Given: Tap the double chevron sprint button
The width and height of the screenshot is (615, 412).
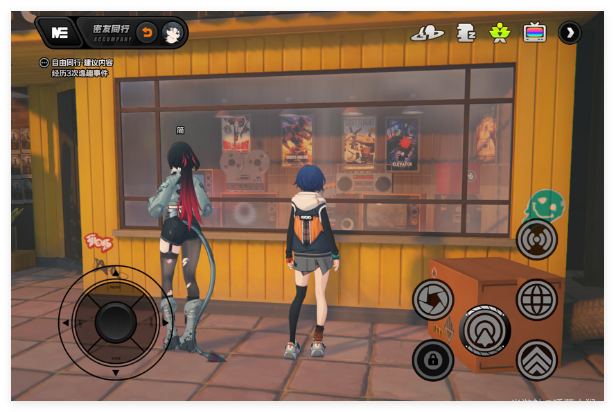Looking at the screenshot, I should 537,360.
